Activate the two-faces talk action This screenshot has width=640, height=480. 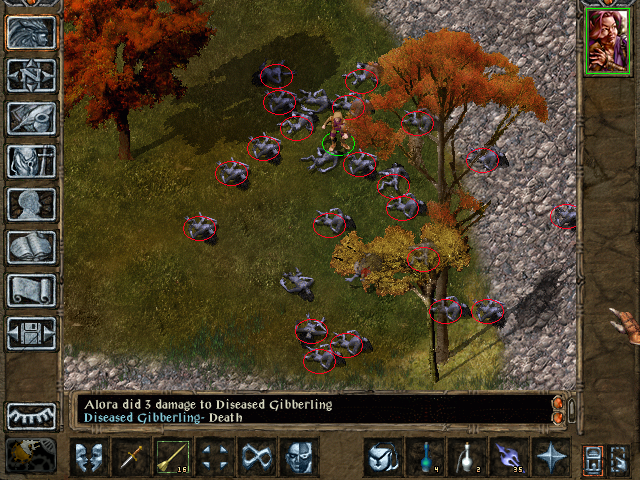point(89,457)
